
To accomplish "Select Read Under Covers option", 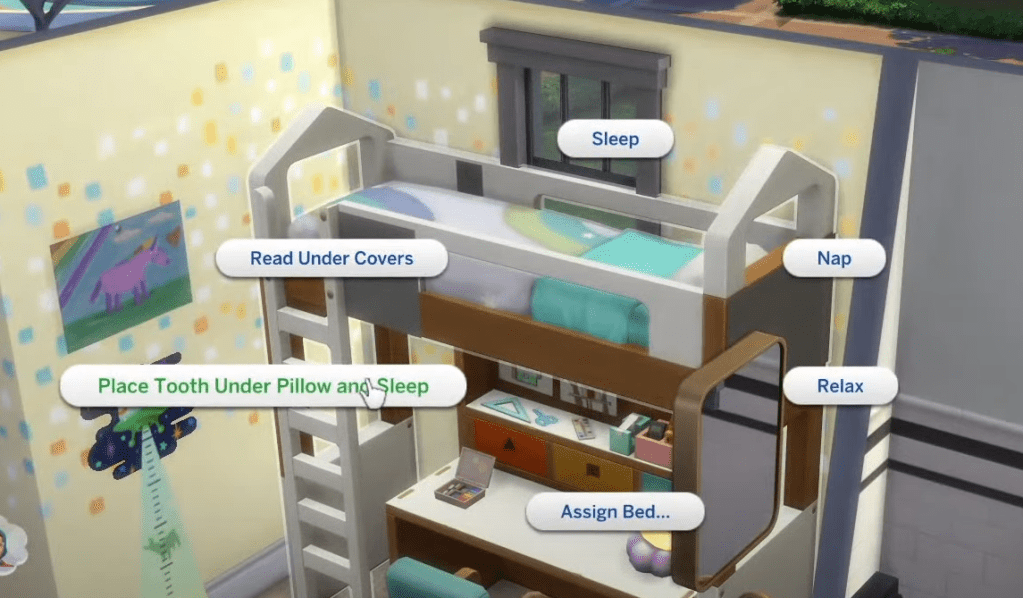I will point(331,258).
